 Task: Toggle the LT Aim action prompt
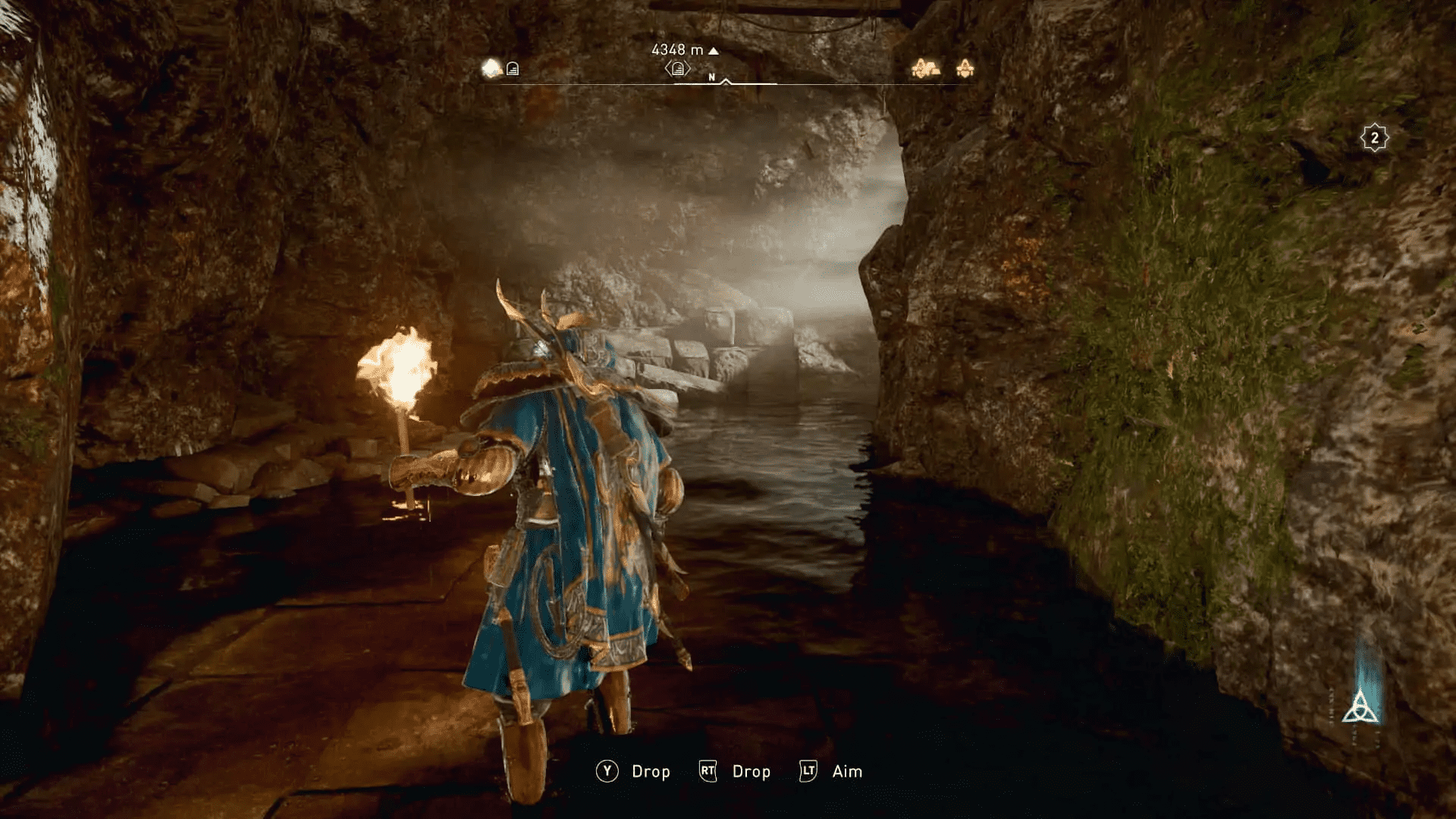point(808,771)
